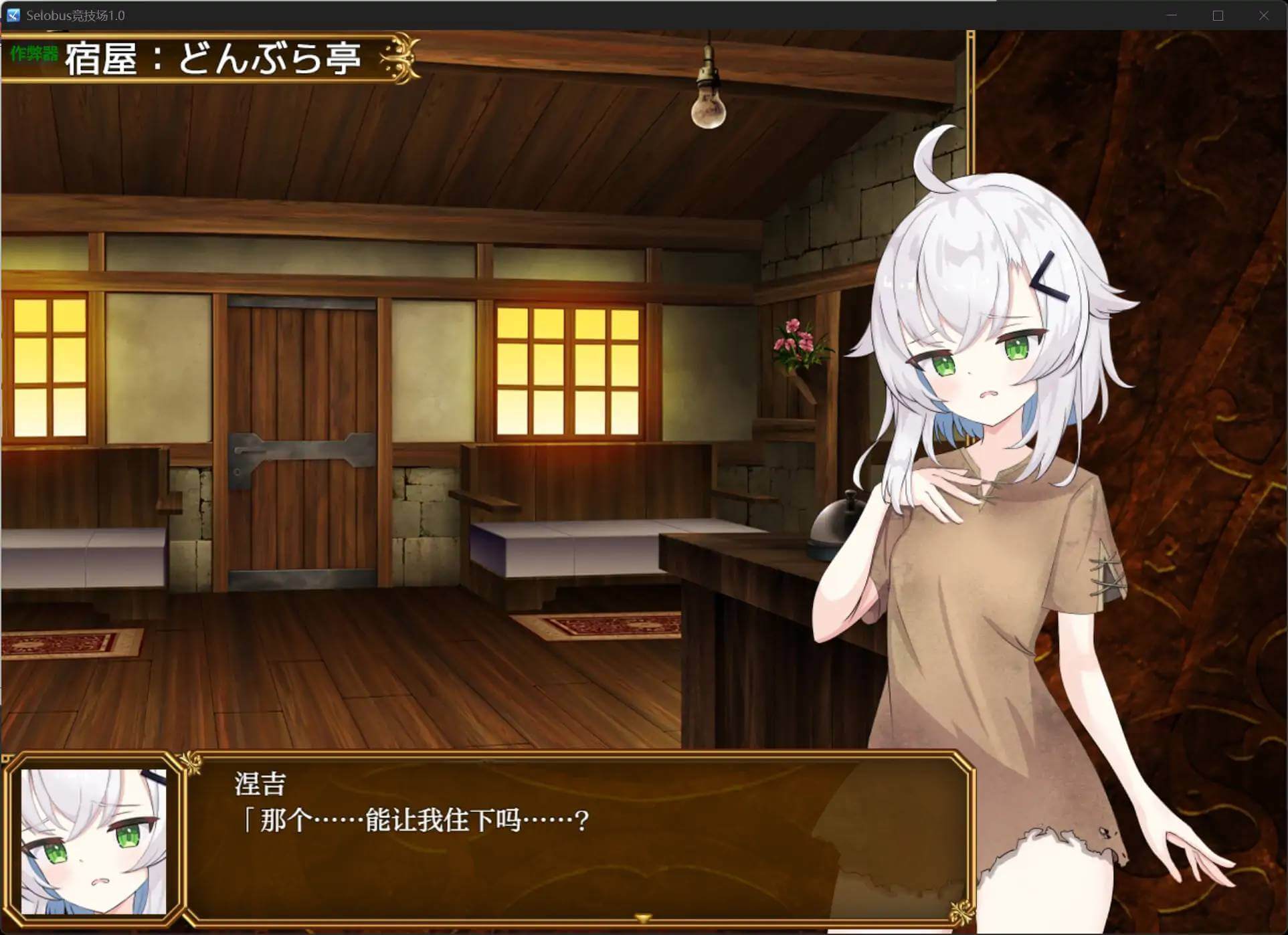Image resolution: width=1288 pixels, height=935 pixels.
Task: Minimize the game window
Action: (1172, 15)
